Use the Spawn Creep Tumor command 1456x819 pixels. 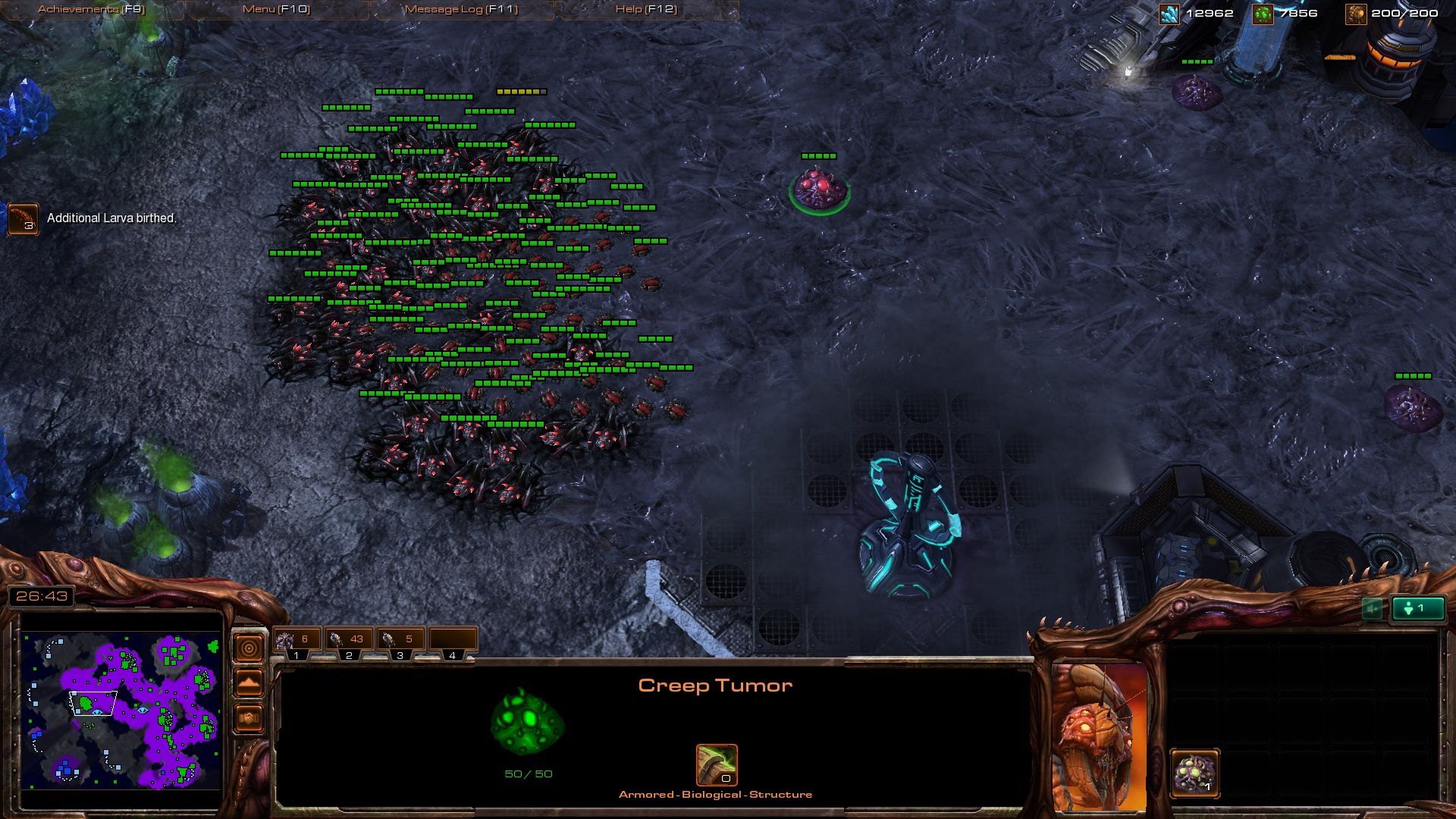point(1195,773)
